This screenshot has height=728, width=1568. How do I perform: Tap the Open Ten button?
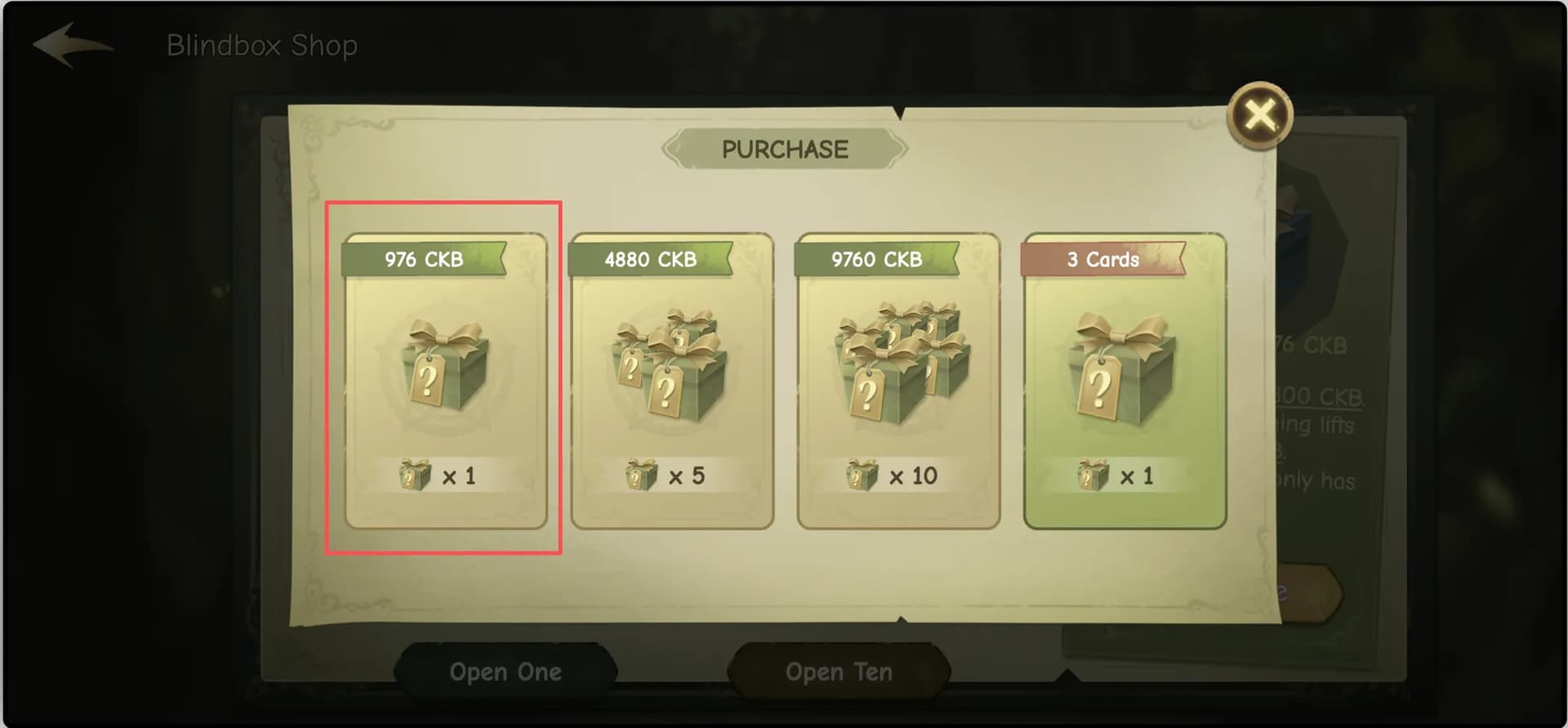[839, 672]
